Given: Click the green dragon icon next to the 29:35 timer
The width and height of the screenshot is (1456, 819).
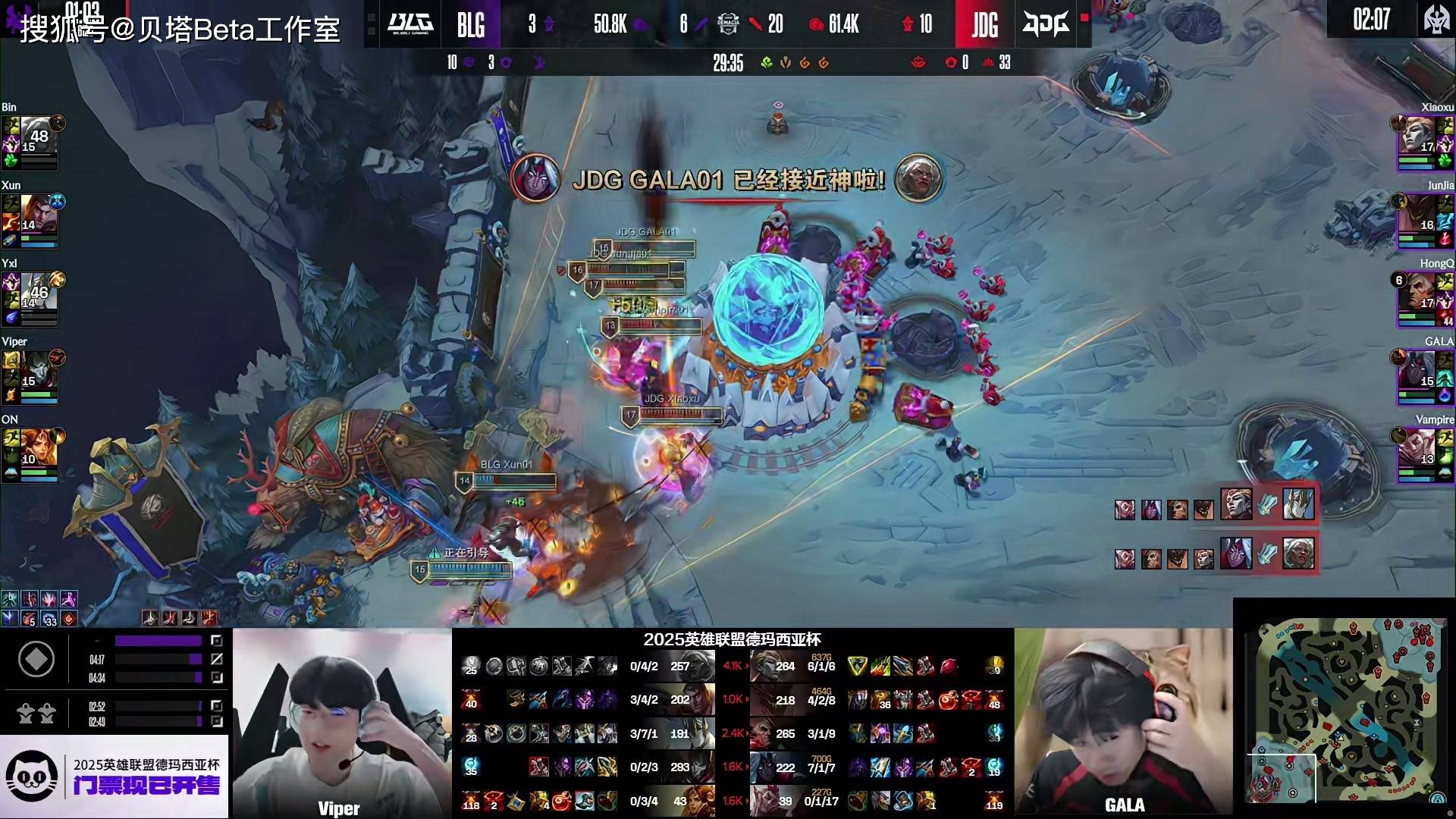Looking at the screenshot, I should tap(765, 64).
